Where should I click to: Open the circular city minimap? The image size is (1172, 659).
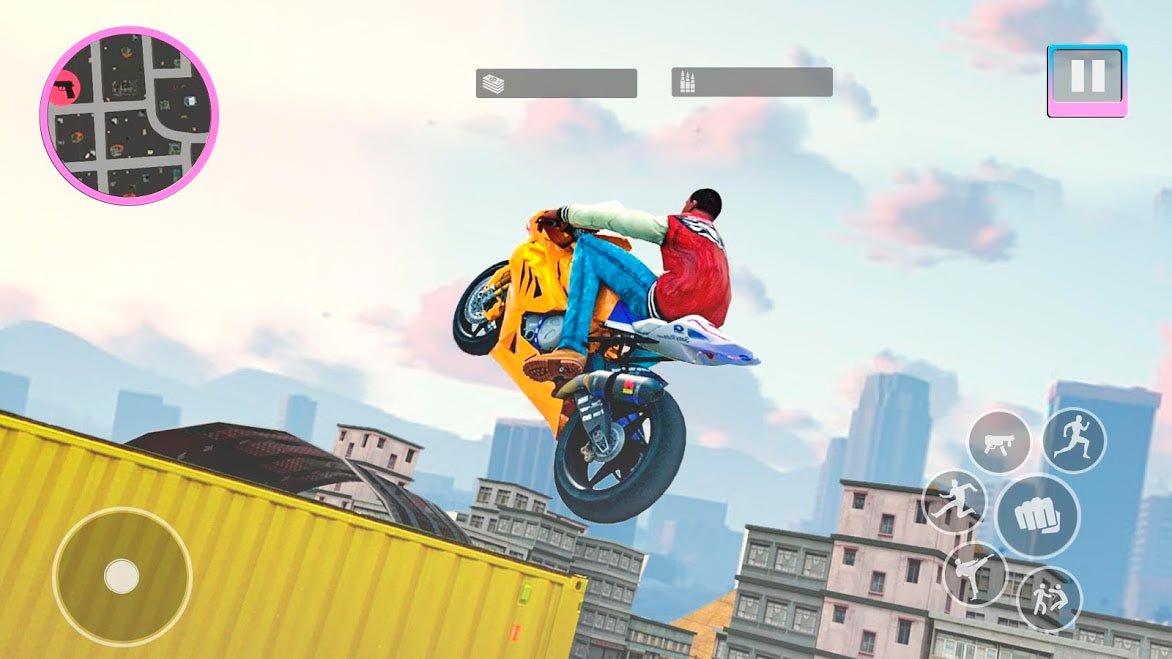tap(129, 114)
